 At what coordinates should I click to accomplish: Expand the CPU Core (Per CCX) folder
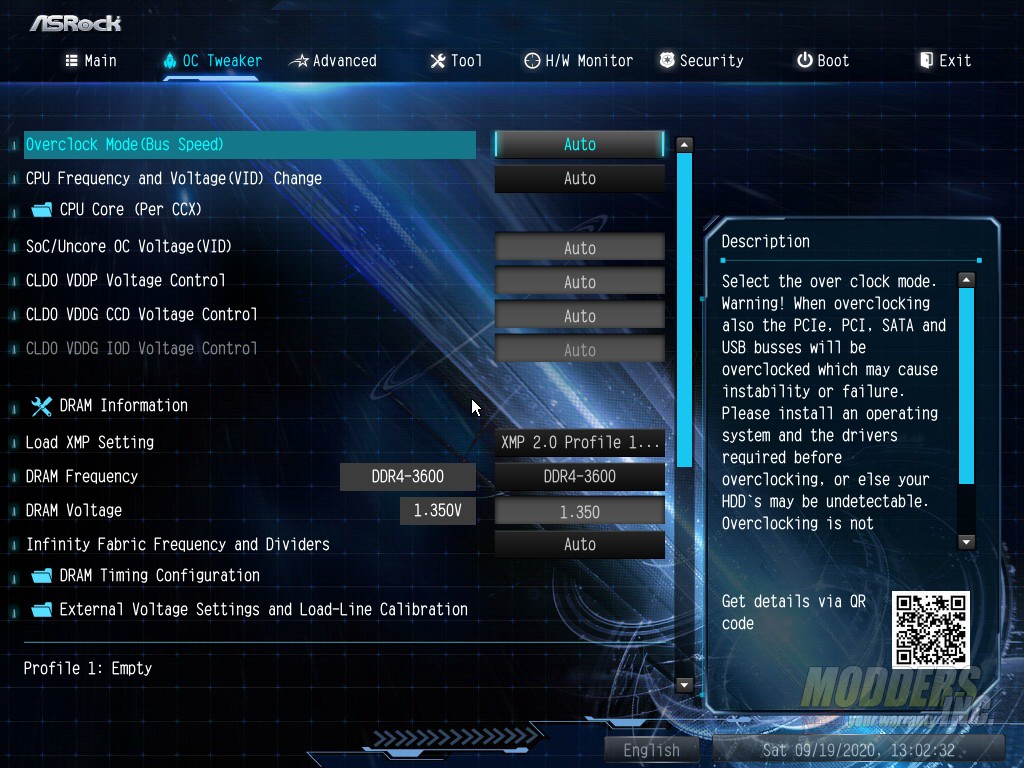click(130, 209)
